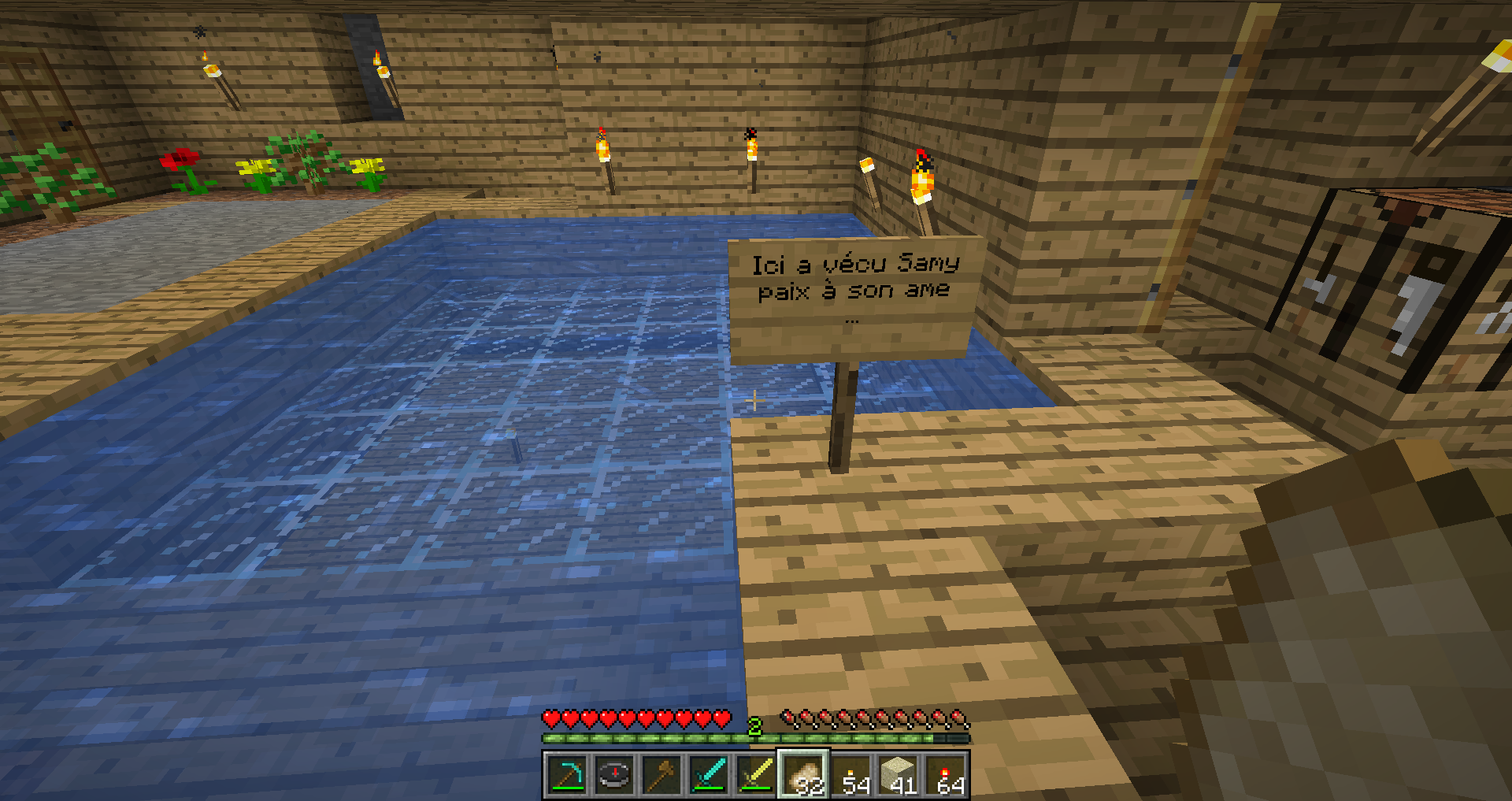Viewport: 1512px width, 801px height.
Task: Choose the redstone torch stack of 64
Action: pyautogui.click(x=947, y=775)
